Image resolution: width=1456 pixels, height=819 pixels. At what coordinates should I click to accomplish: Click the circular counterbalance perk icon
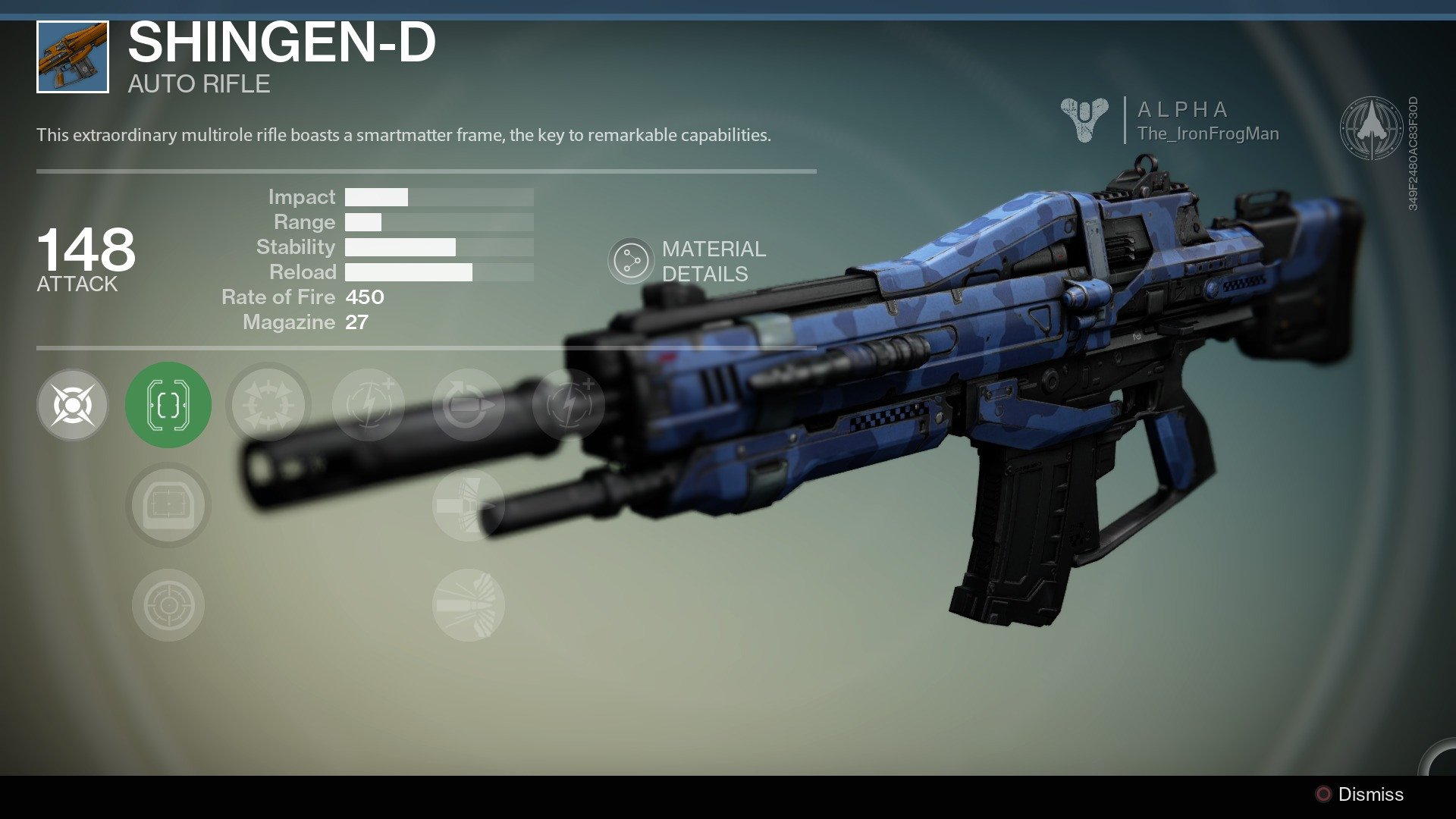[x=468, y=406]
